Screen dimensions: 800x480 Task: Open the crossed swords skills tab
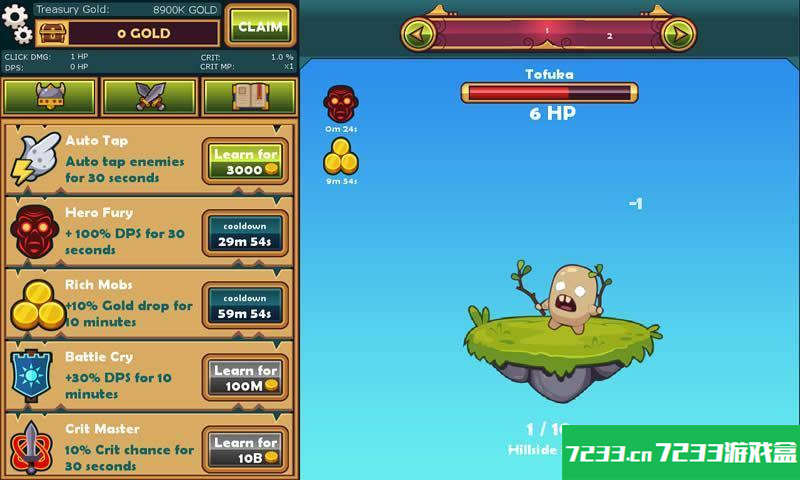point(150,97)
